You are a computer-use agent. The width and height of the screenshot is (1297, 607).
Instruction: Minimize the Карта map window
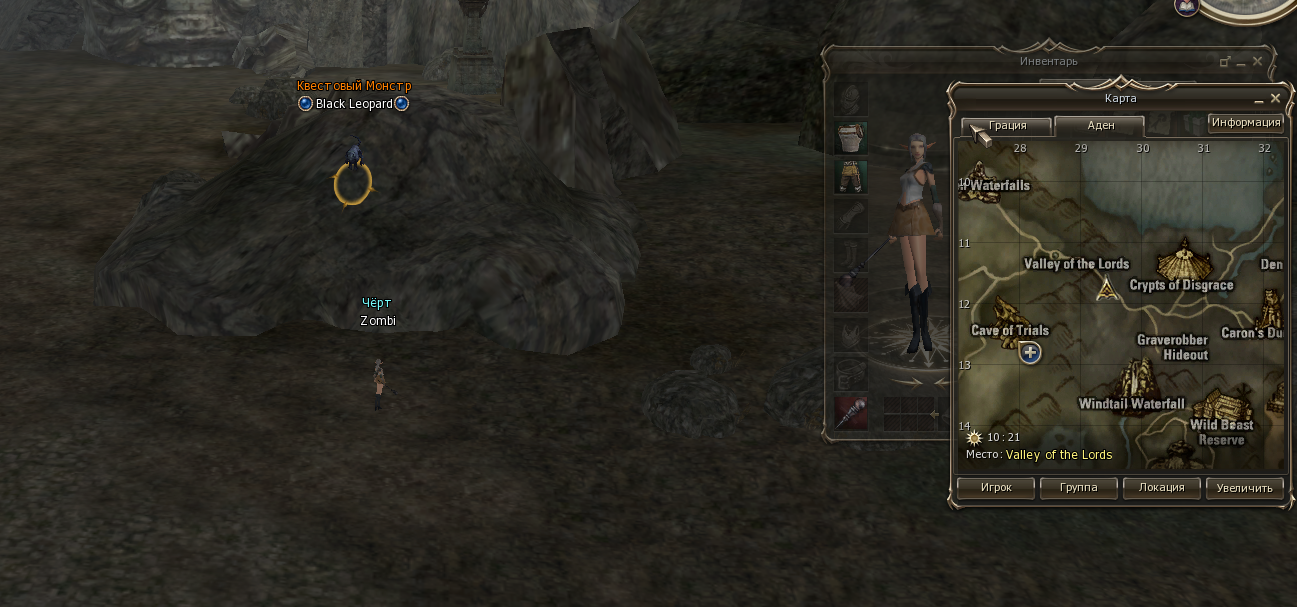coord(1258,100)
